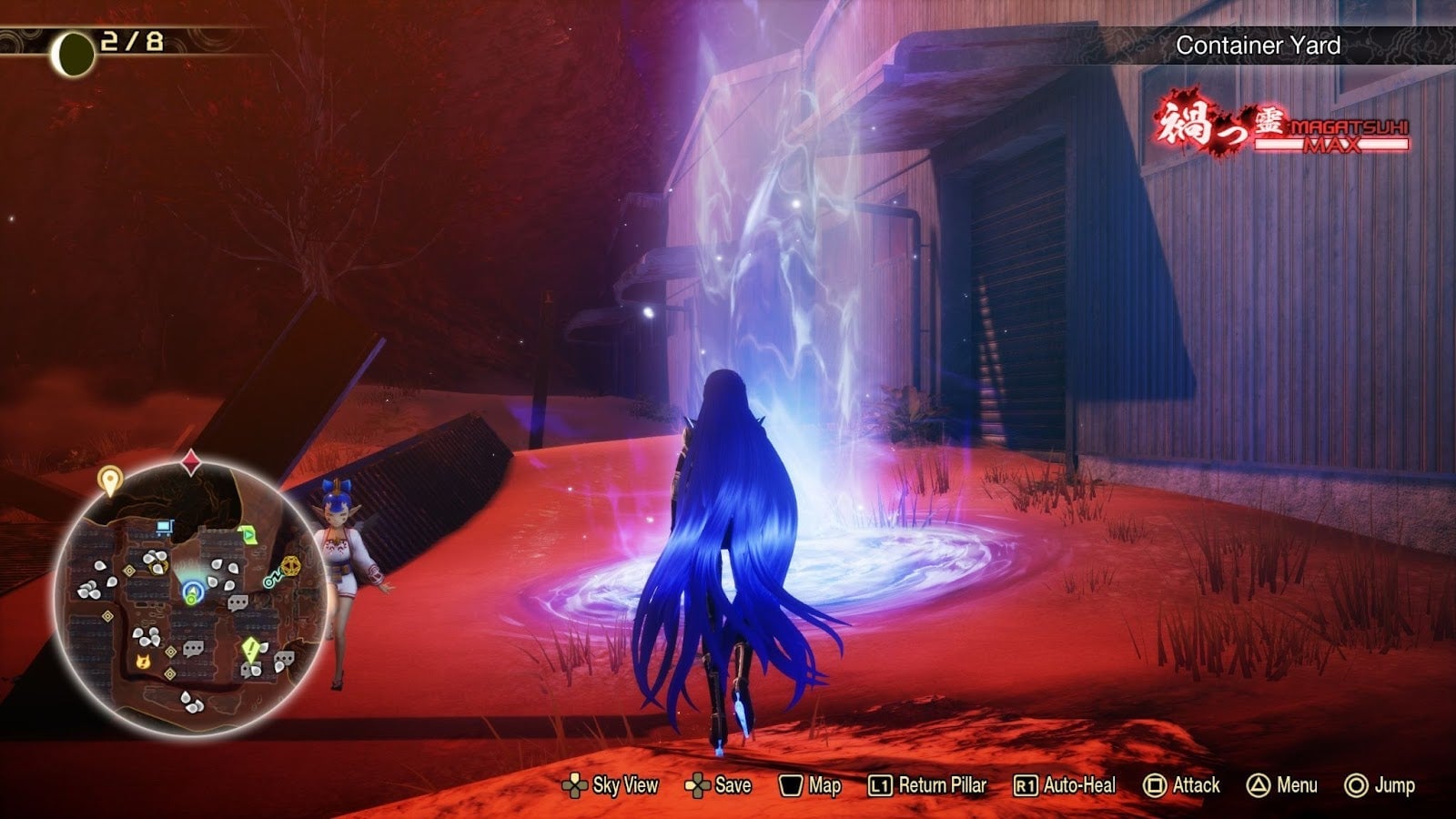Select the blue player arrow at minimap center
Screen dimensions: 1456x819
tap(193, 591)
